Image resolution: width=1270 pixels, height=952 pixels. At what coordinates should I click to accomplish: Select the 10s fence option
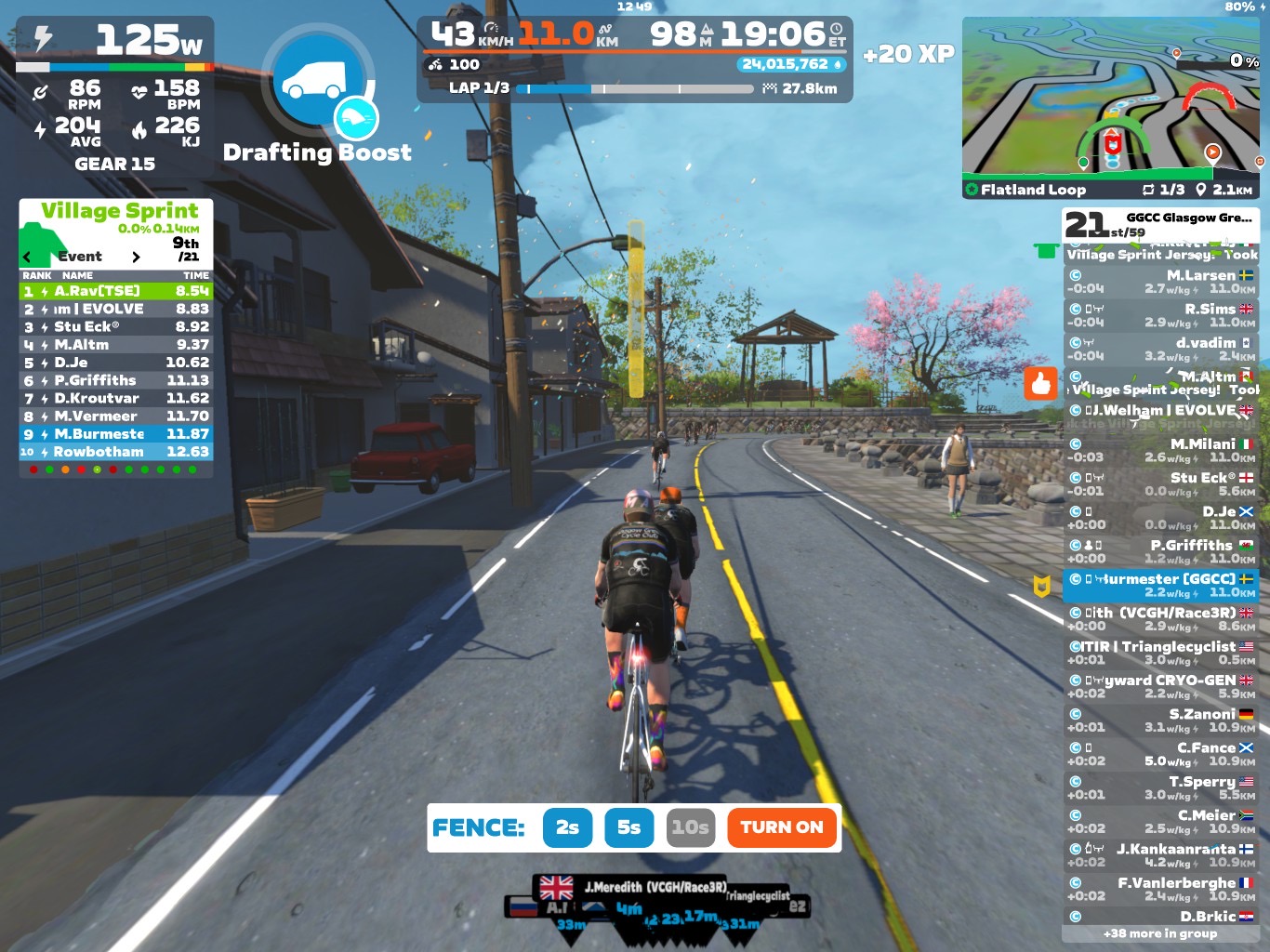690,827
